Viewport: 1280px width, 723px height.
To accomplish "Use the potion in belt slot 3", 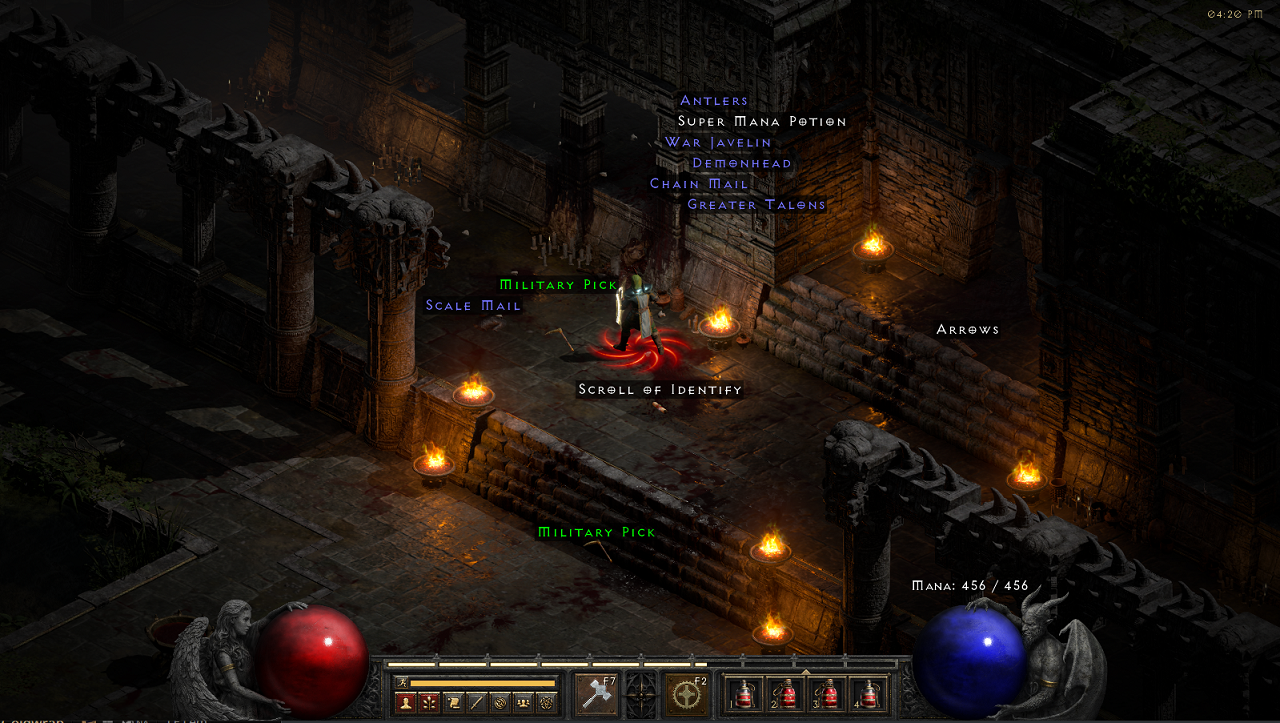I will [827, 694].
